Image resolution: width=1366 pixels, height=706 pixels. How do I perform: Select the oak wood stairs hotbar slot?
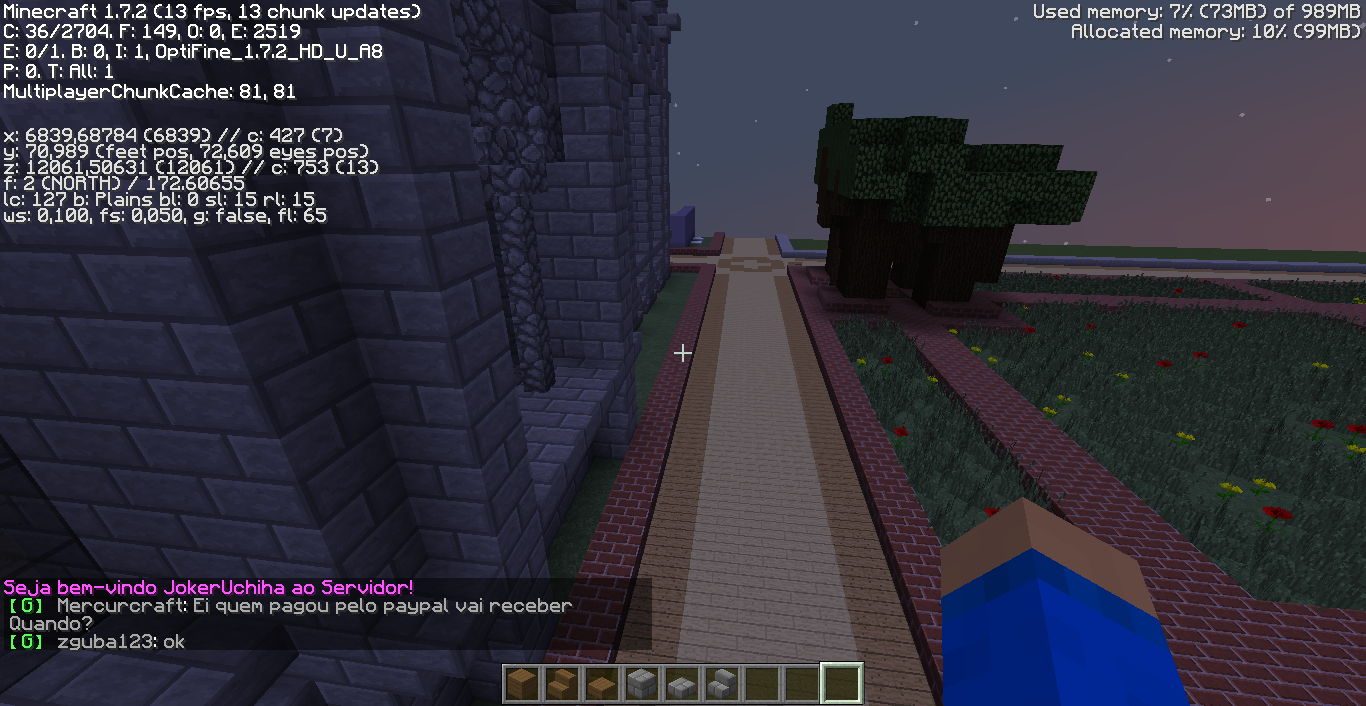click(561, 685)
